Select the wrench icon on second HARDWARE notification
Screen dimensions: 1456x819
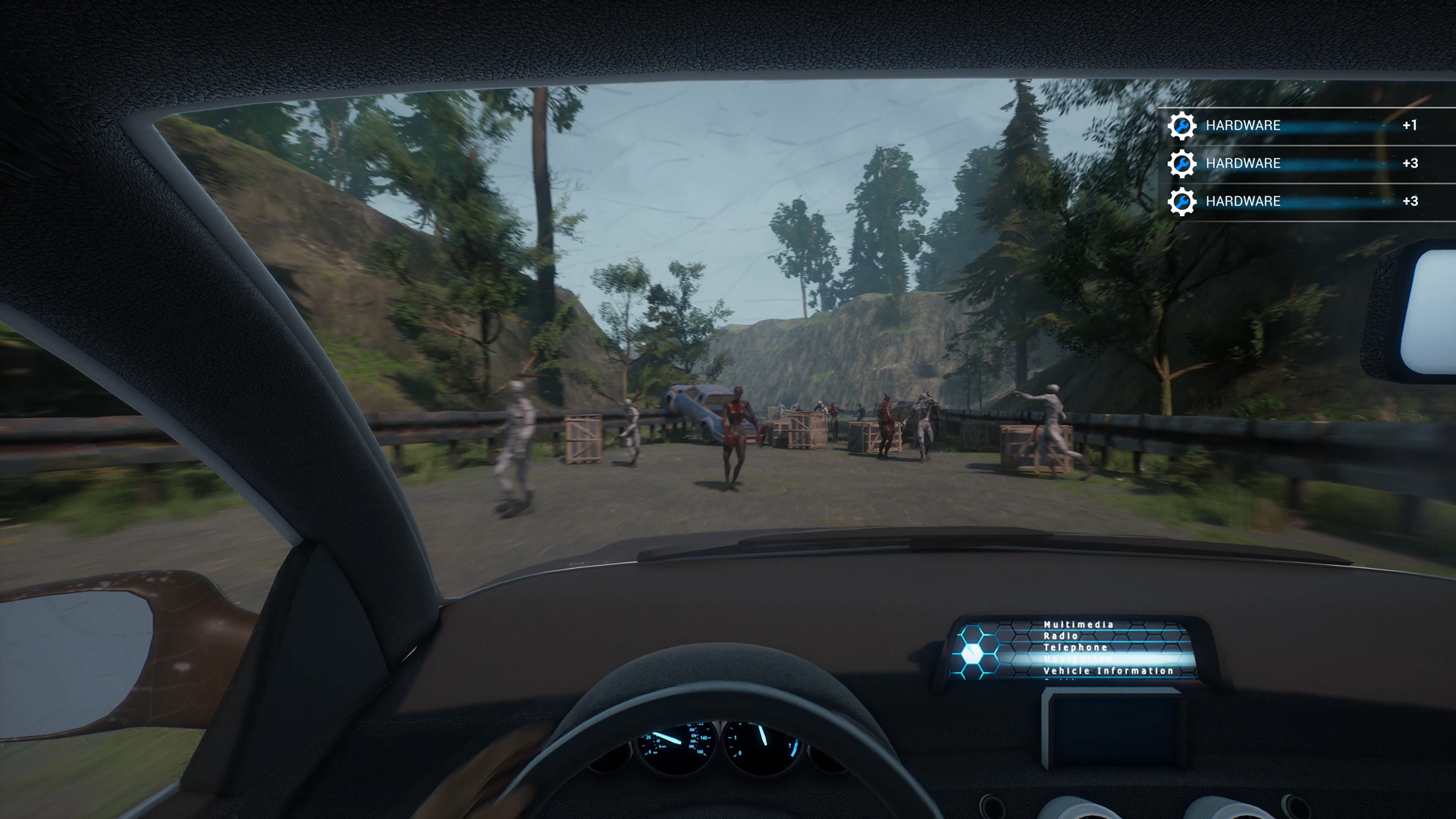tap(1182, 164)
